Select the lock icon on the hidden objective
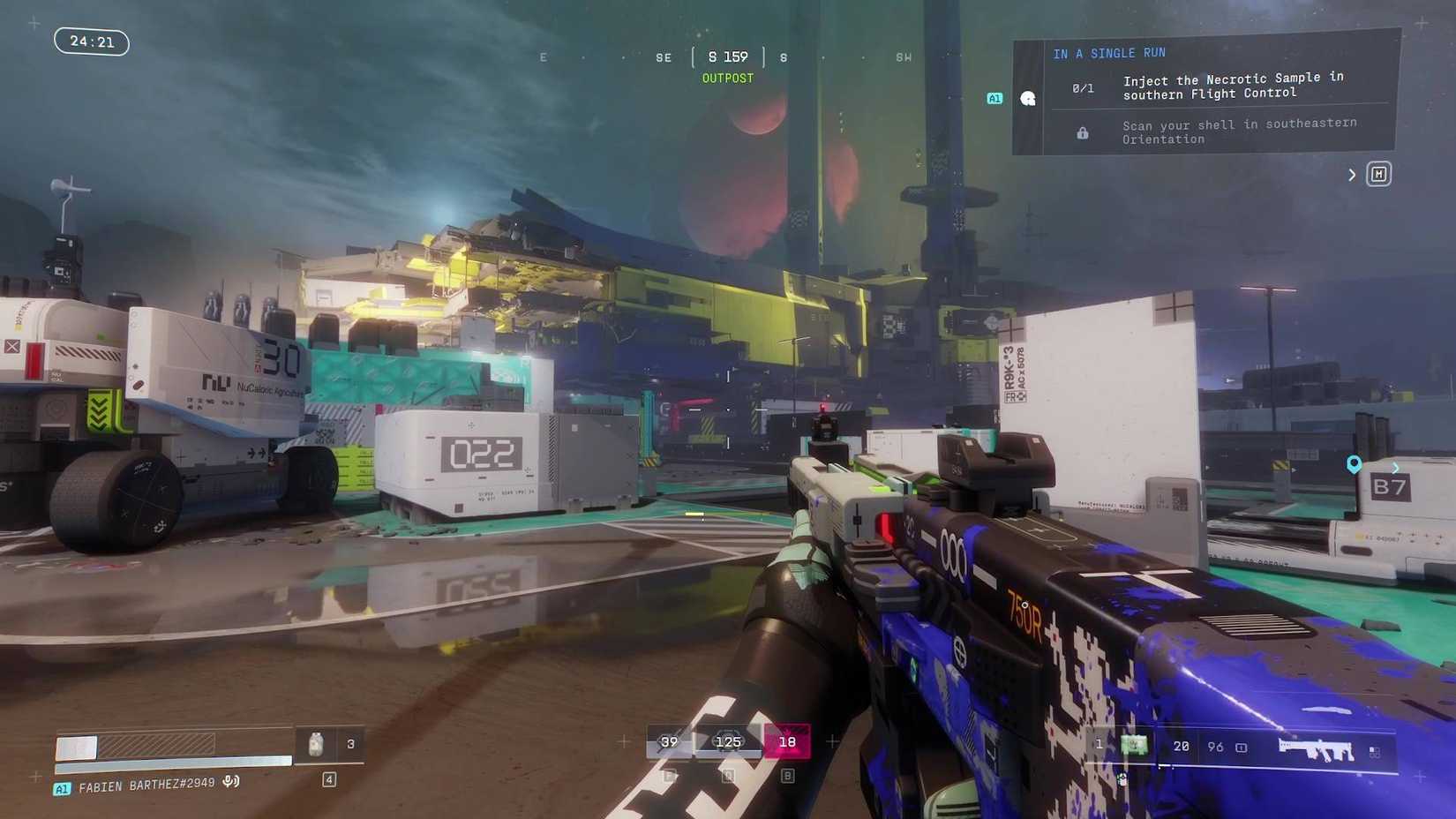This screenshot has height=819, width=1456. (x=1082, y=131)
